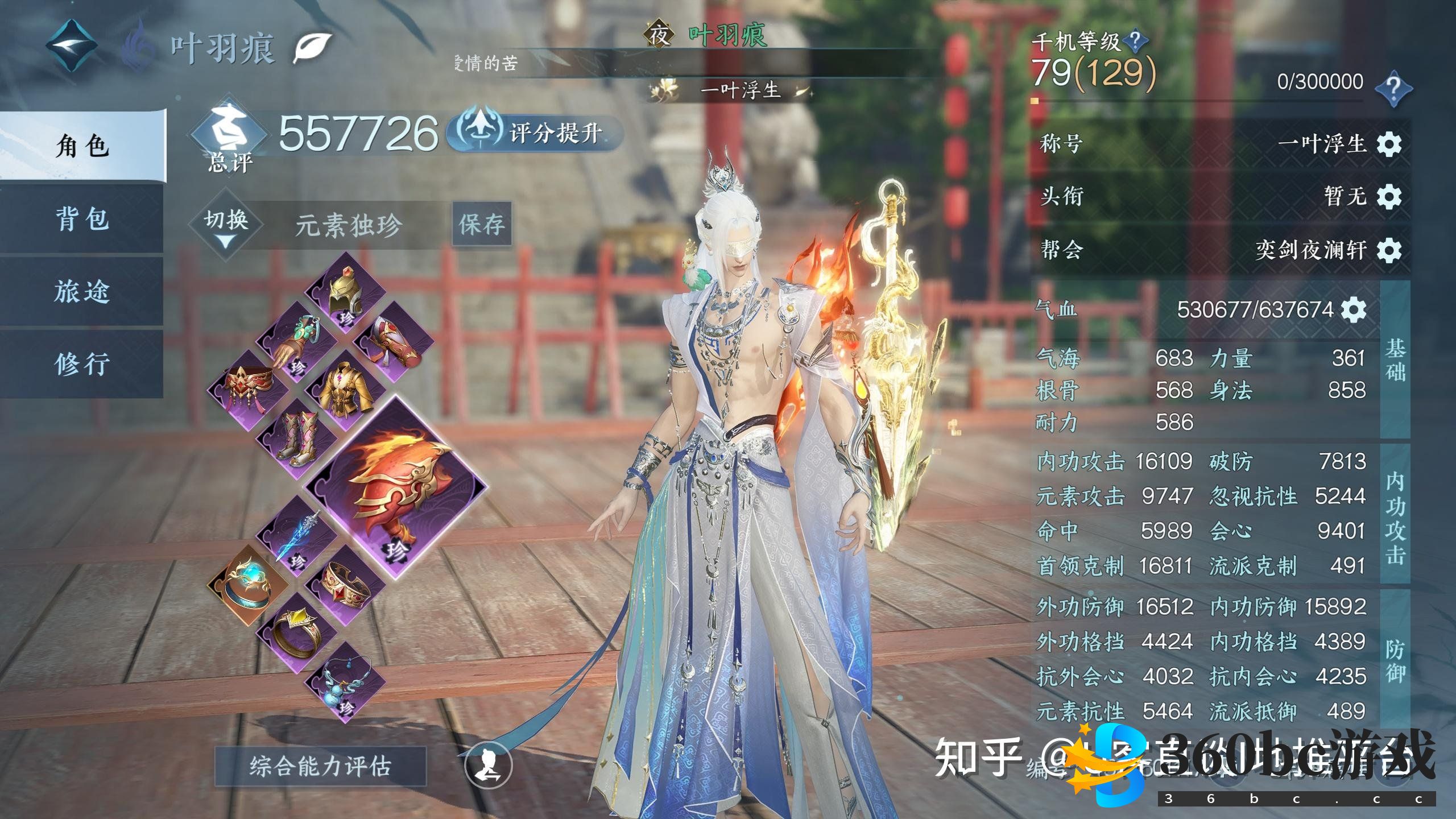
Task: Open 综合能力评估 evaluation
Action: click(320, 766)
